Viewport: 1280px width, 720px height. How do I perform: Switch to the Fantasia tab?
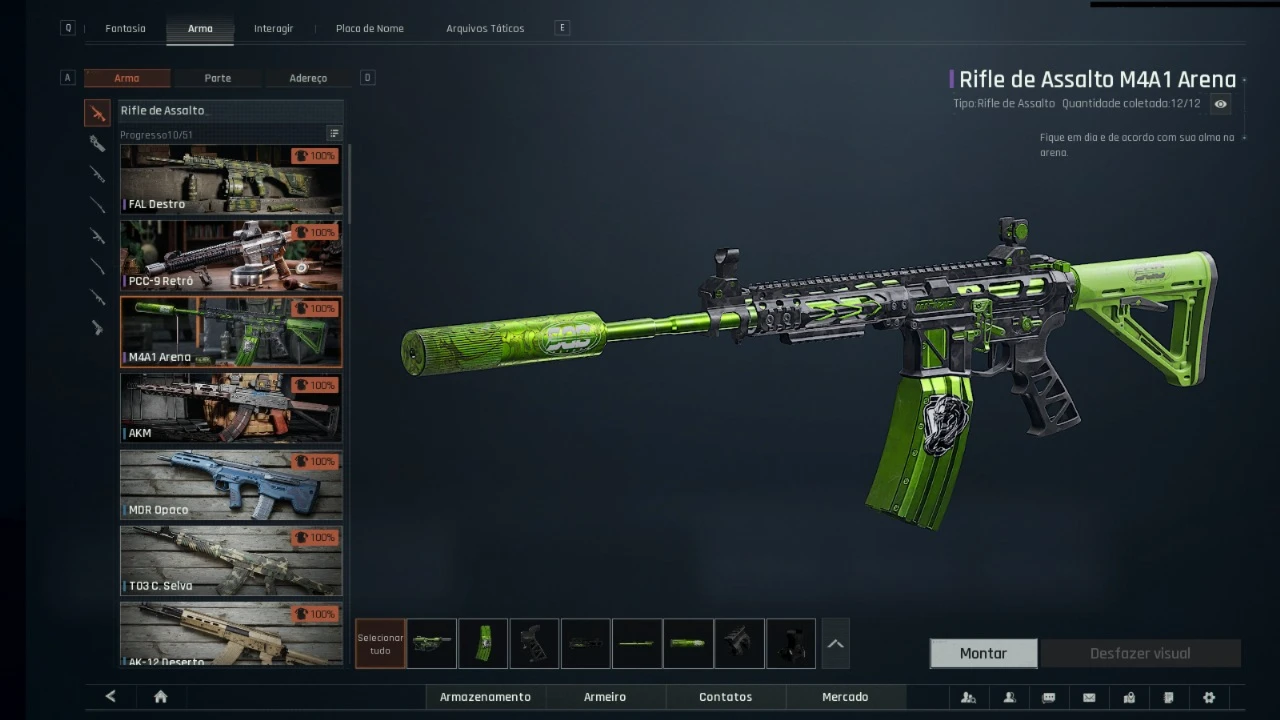pos(125,28)
